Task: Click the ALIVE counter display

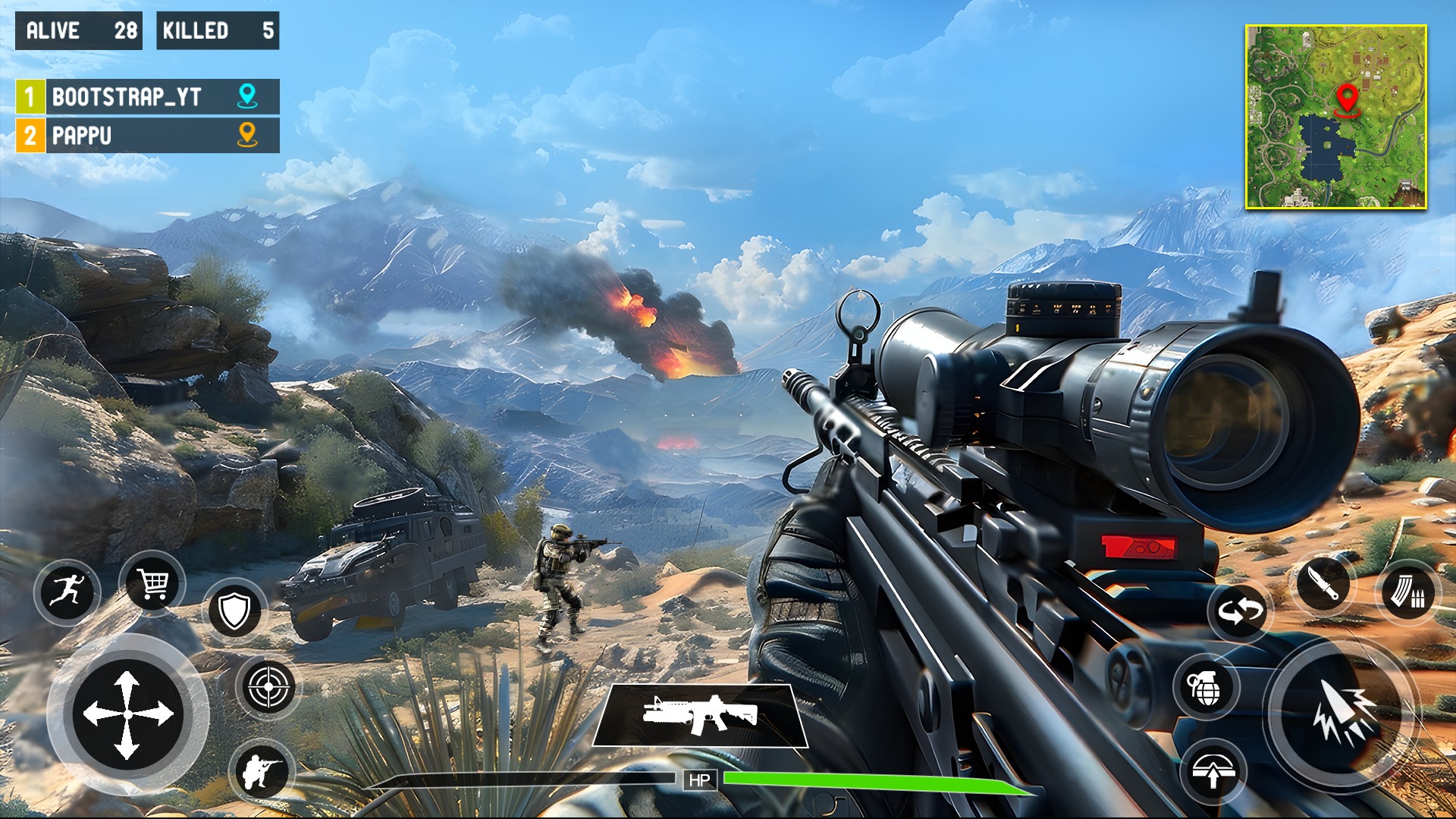Action: (x=80, y=32)
